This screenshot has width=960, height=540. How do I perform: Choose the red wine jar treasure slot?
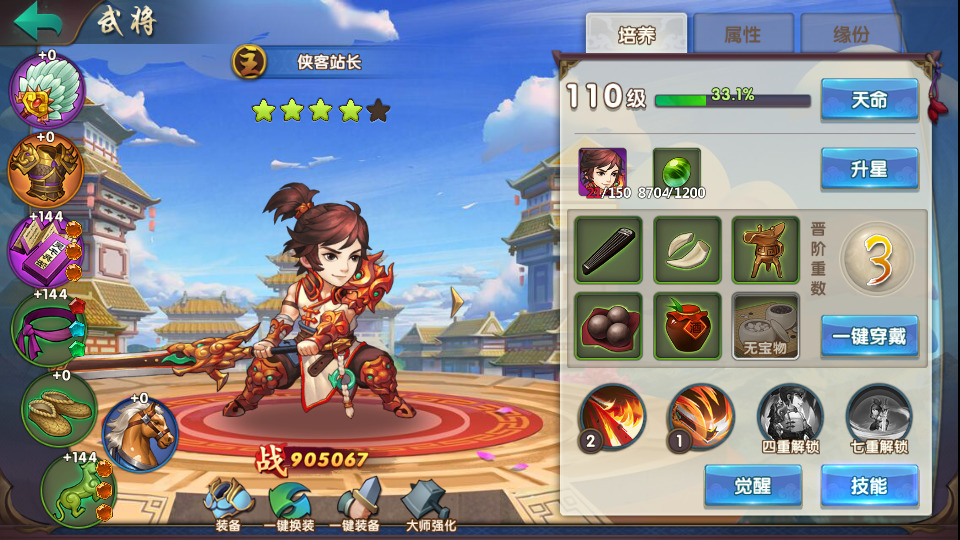coord(687,326)
